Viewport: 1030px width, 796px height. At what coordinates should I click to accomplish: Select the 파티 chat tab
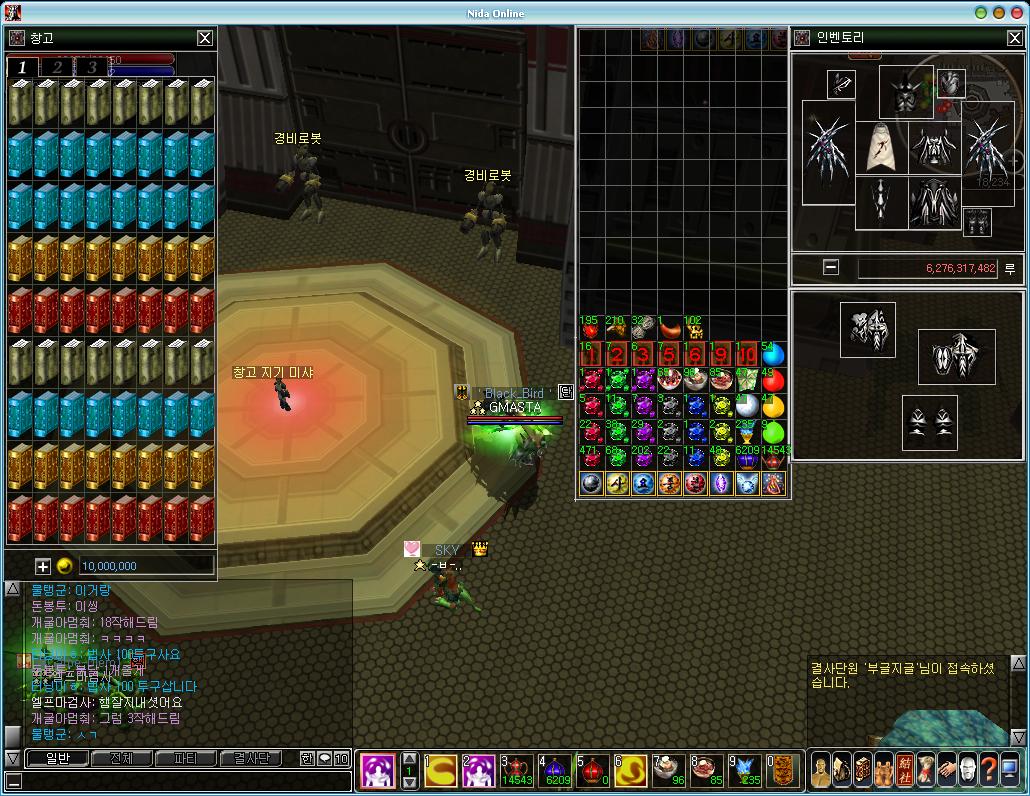185,758
